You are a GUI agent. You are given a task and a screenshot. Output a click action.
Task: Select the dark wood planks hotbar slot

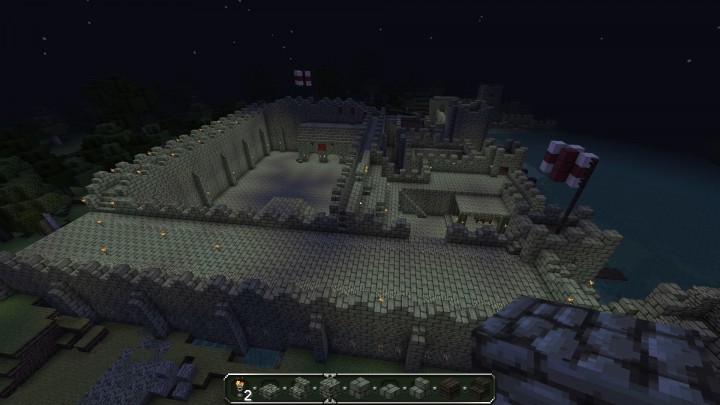point(451,385)
